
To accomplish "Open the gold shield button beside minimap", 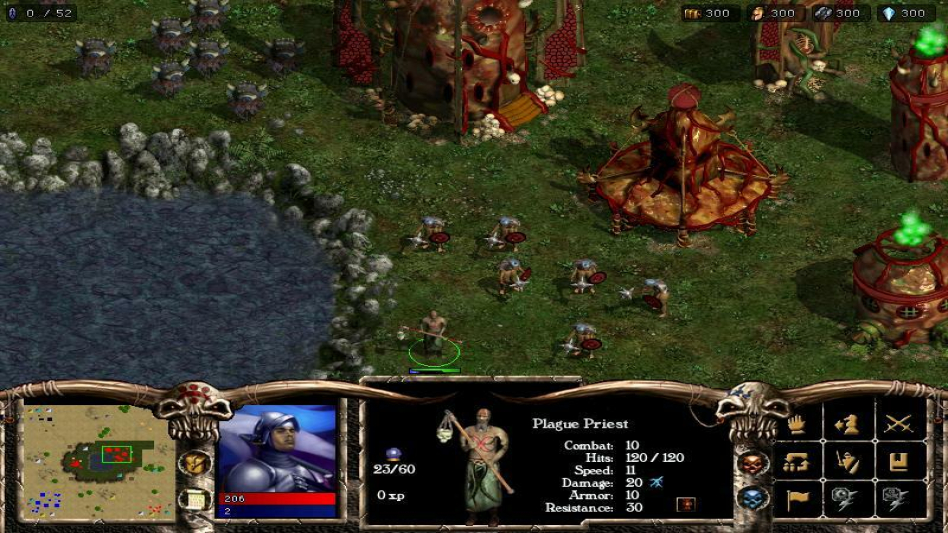I will click(x=193, y=463).
